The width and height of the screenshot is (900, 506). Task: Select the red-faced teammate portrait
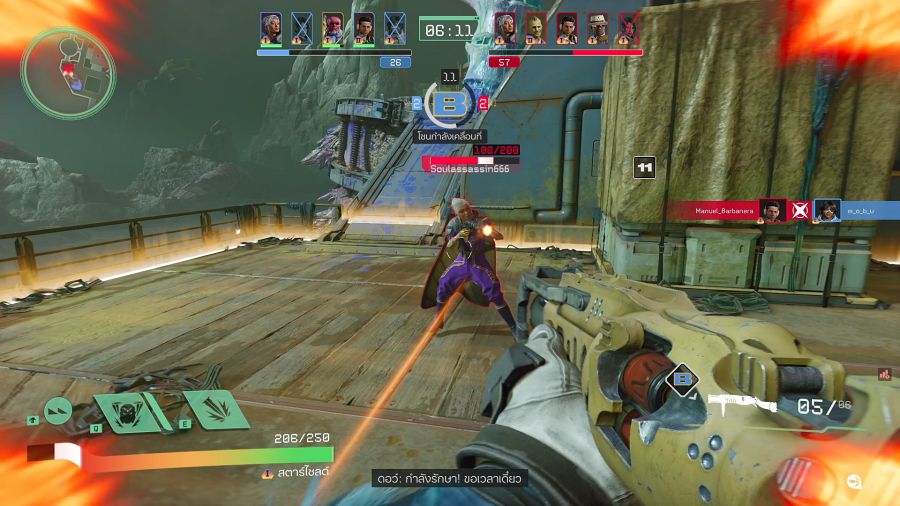tap(333, 27)
